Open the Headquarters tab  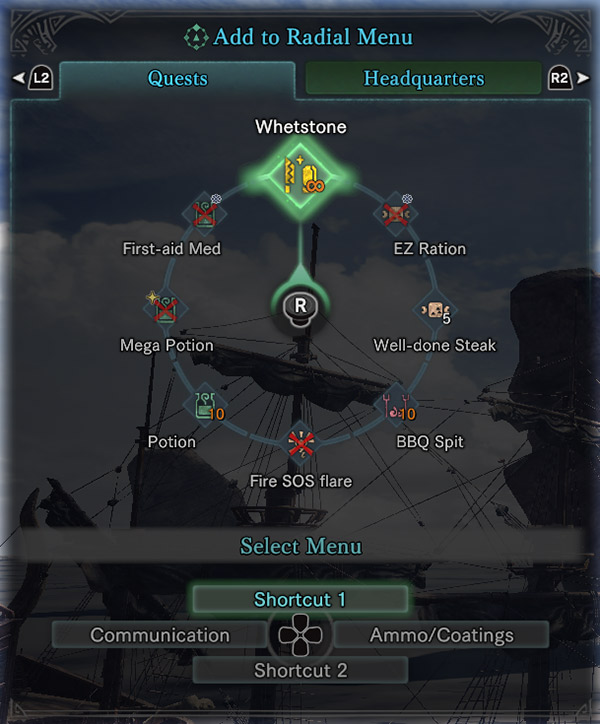pos(423,78)
